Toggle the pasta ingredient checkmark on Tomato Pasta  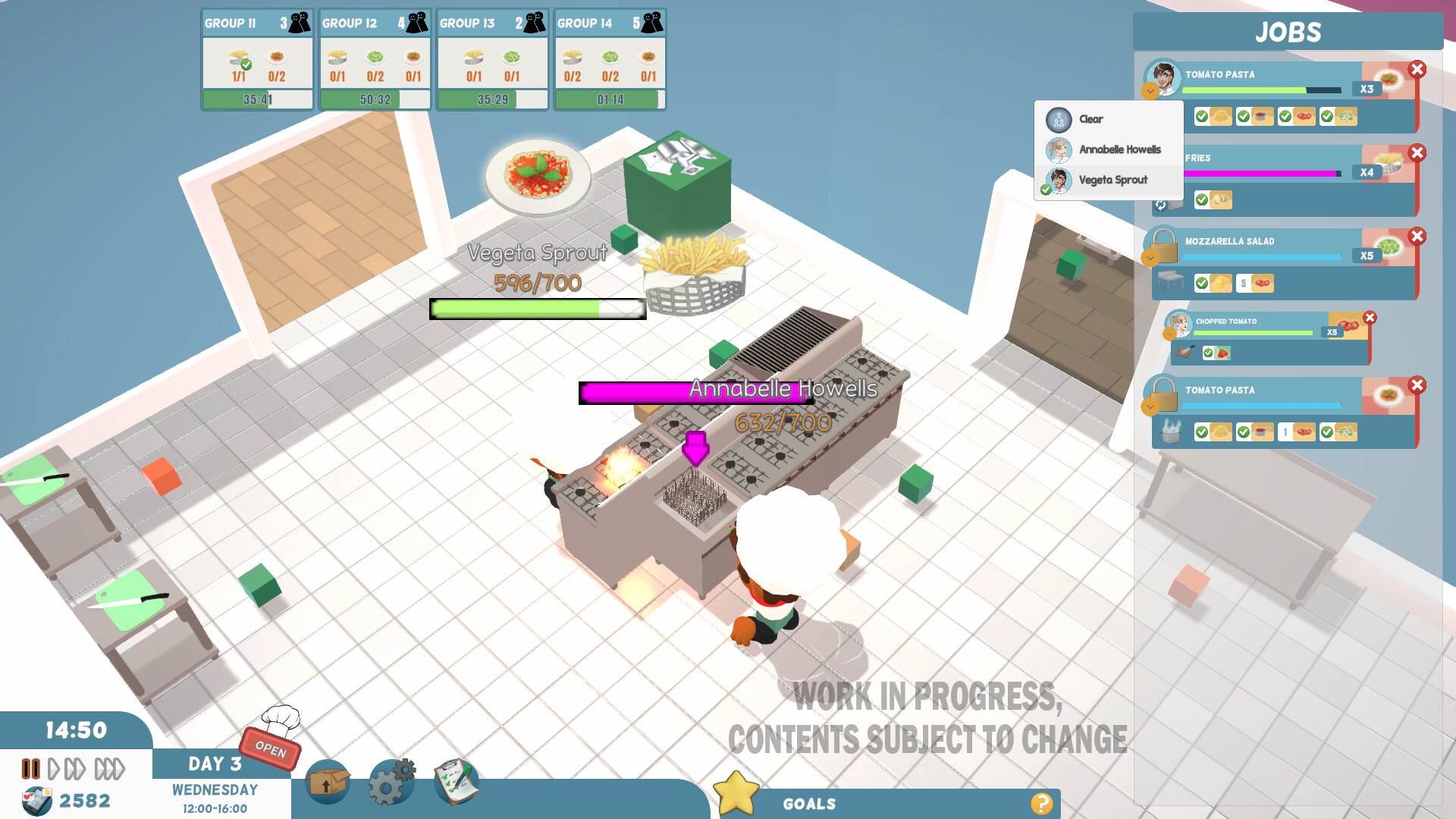tap(1202, 117)
